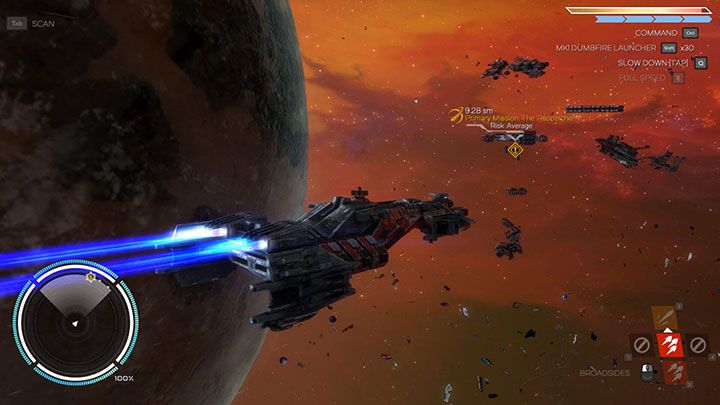This screenshot has width=720, height=405.
Task: Select the yellow diamond mission waypoint marker
Action: pos(514,149)
